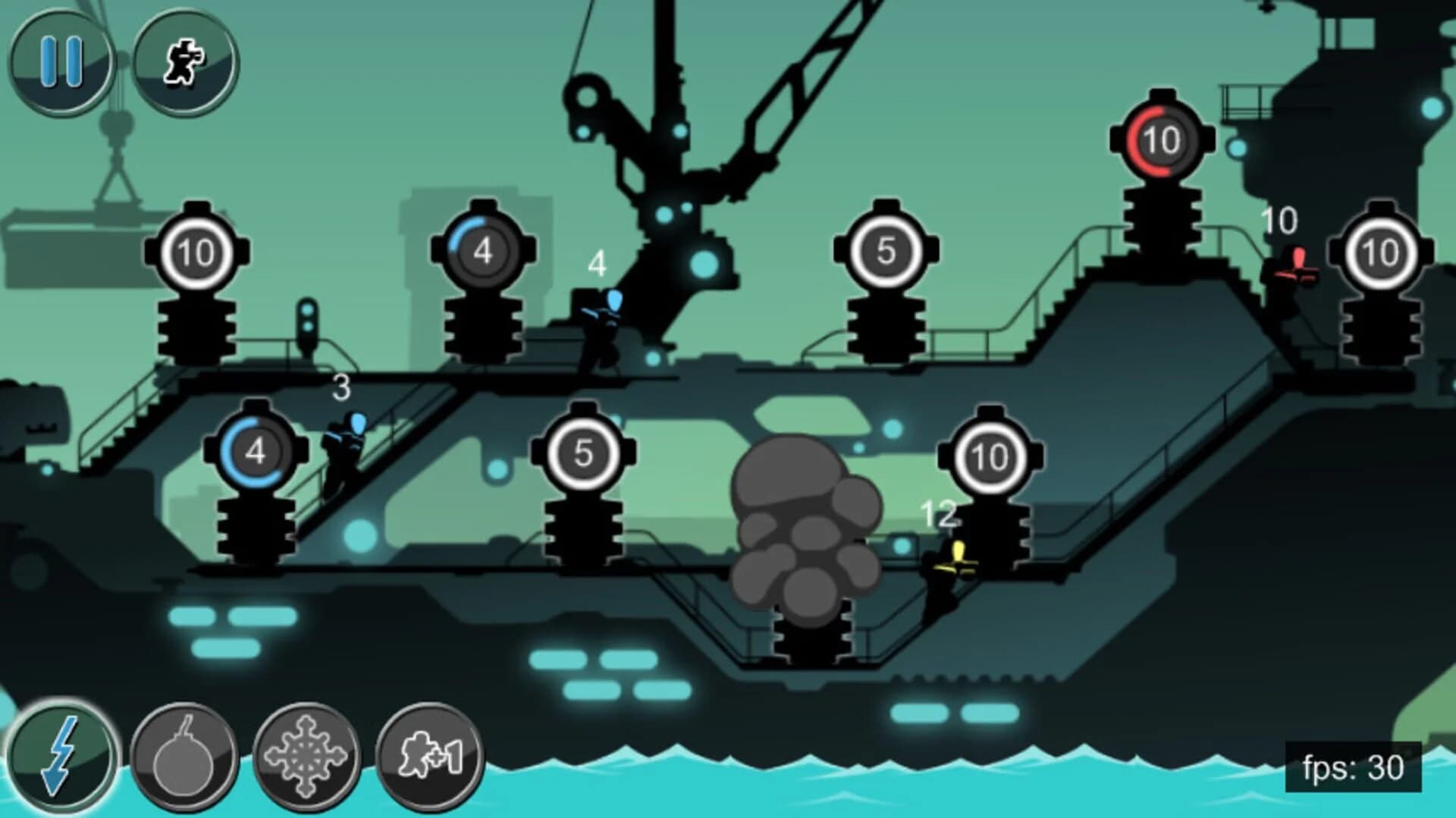Click the red unit labeled 10
The width and height of the screenshot is (1456, 818).
click(1297, 269)
